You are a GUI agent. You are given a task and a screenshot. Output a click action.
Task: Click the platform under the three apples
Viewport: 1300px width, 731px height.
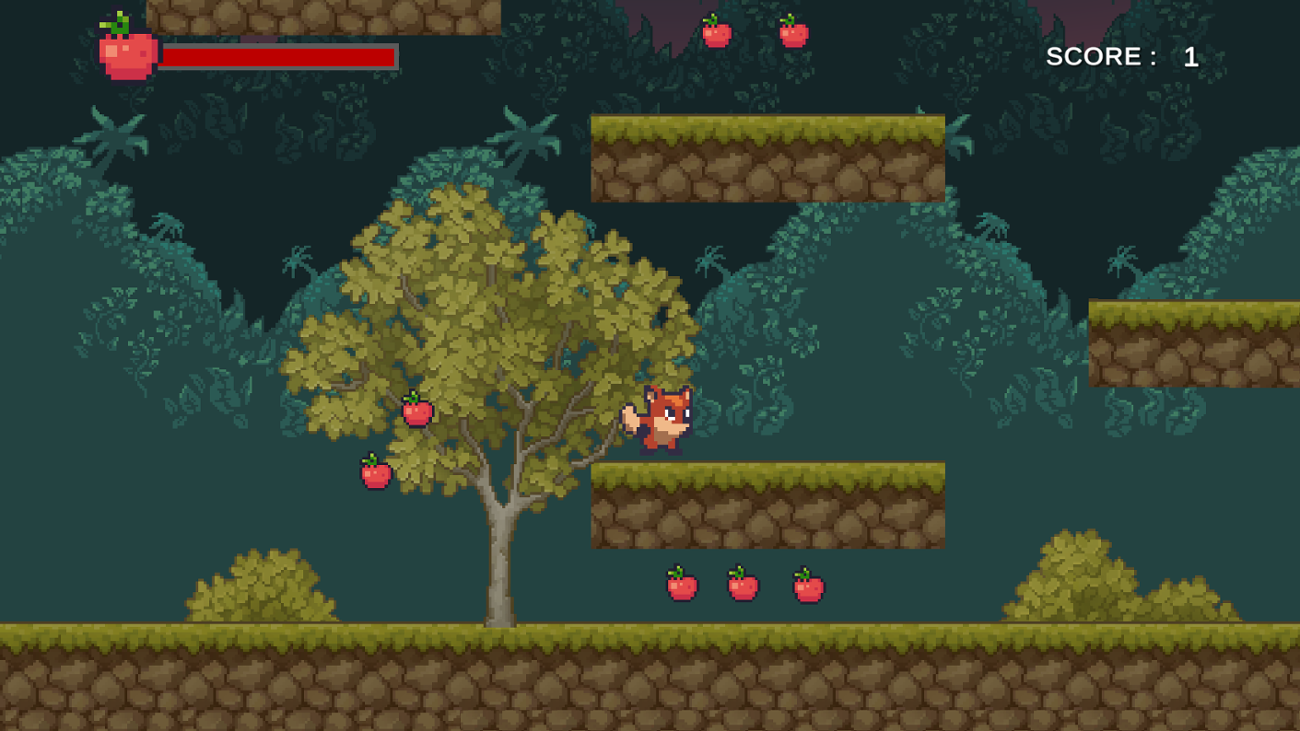[770, 505]
